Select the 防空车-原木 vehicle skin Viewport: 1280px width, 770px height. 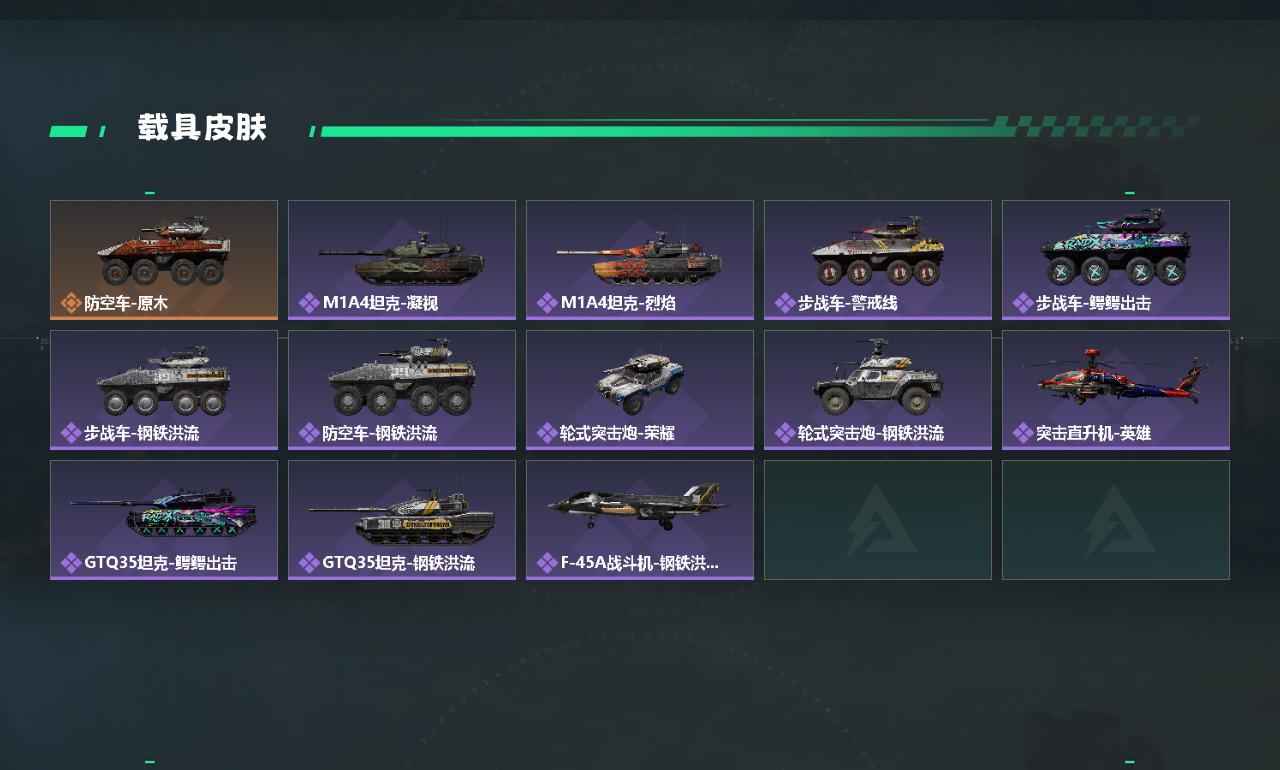tap(164, 260)
